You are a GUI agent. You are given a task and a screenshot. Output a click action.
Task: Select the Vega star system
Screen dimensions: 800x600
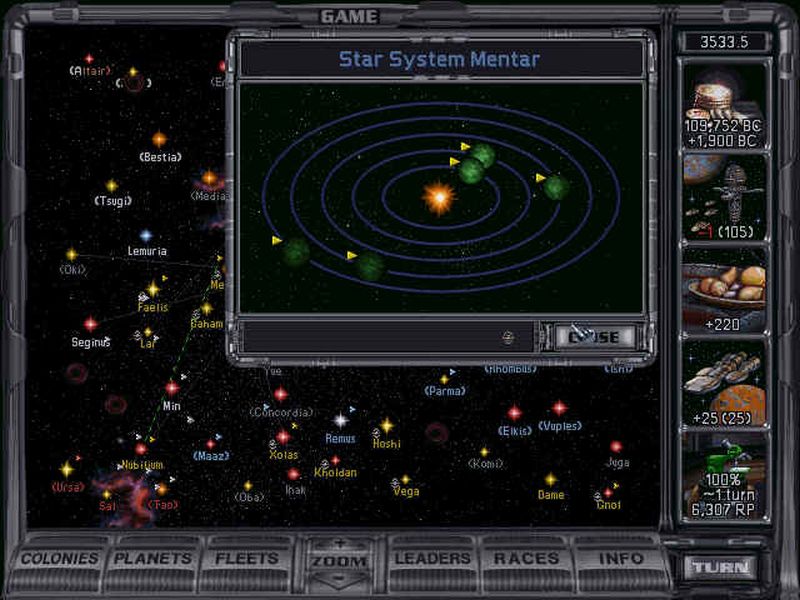pyautogui.click(x=405, y=480)
